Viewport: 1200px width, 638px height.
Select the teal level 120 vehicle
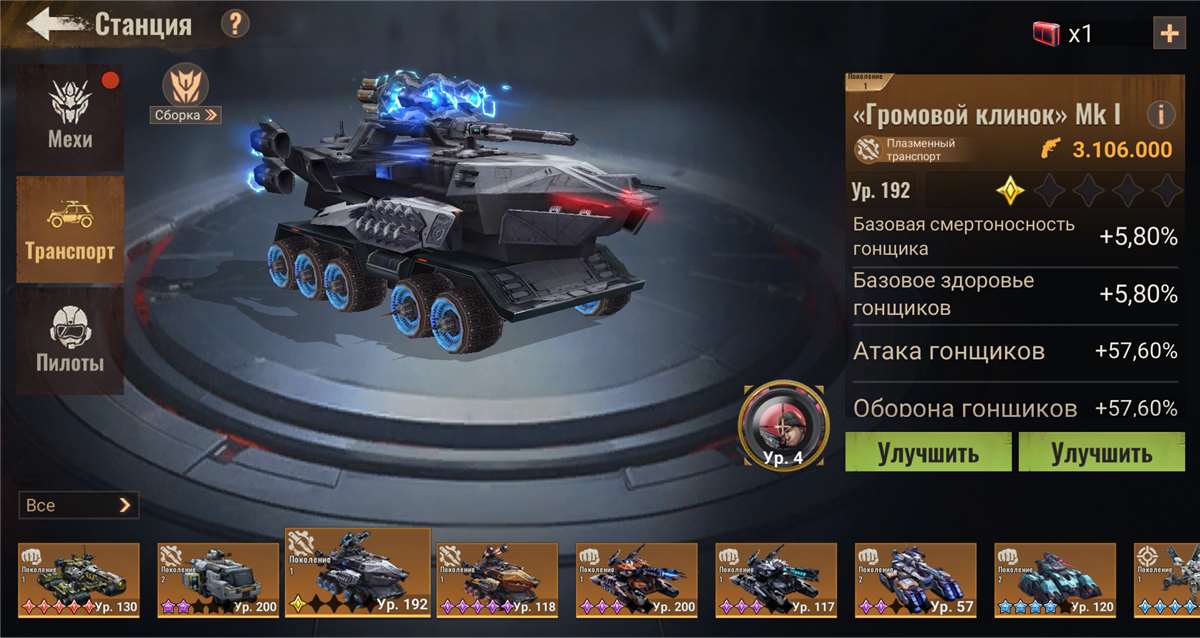pyautogui.click(x=1054, y=580)
